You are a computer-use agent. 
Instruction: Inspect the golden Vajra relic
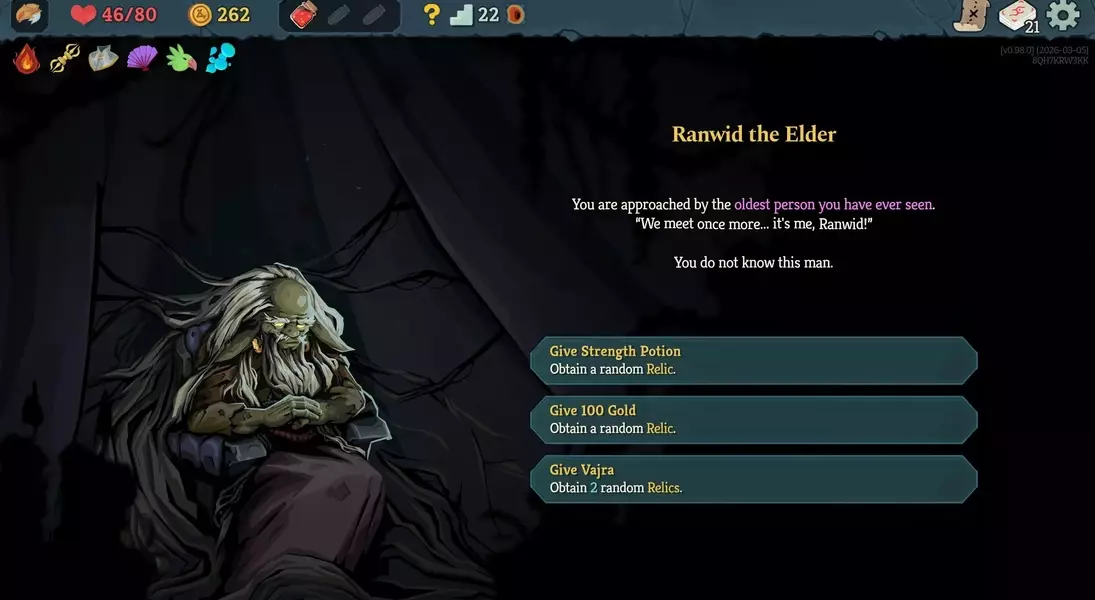pos(65,59)
